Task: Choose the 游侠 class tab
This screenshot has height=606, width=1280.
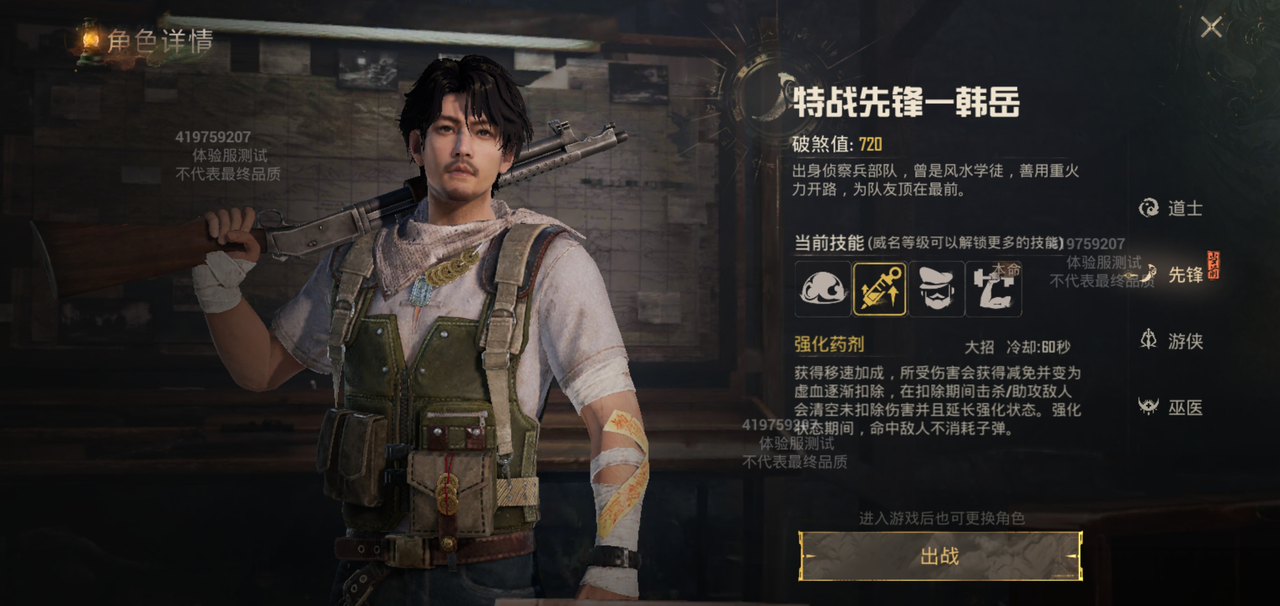Action: (x=1171, y=341)
